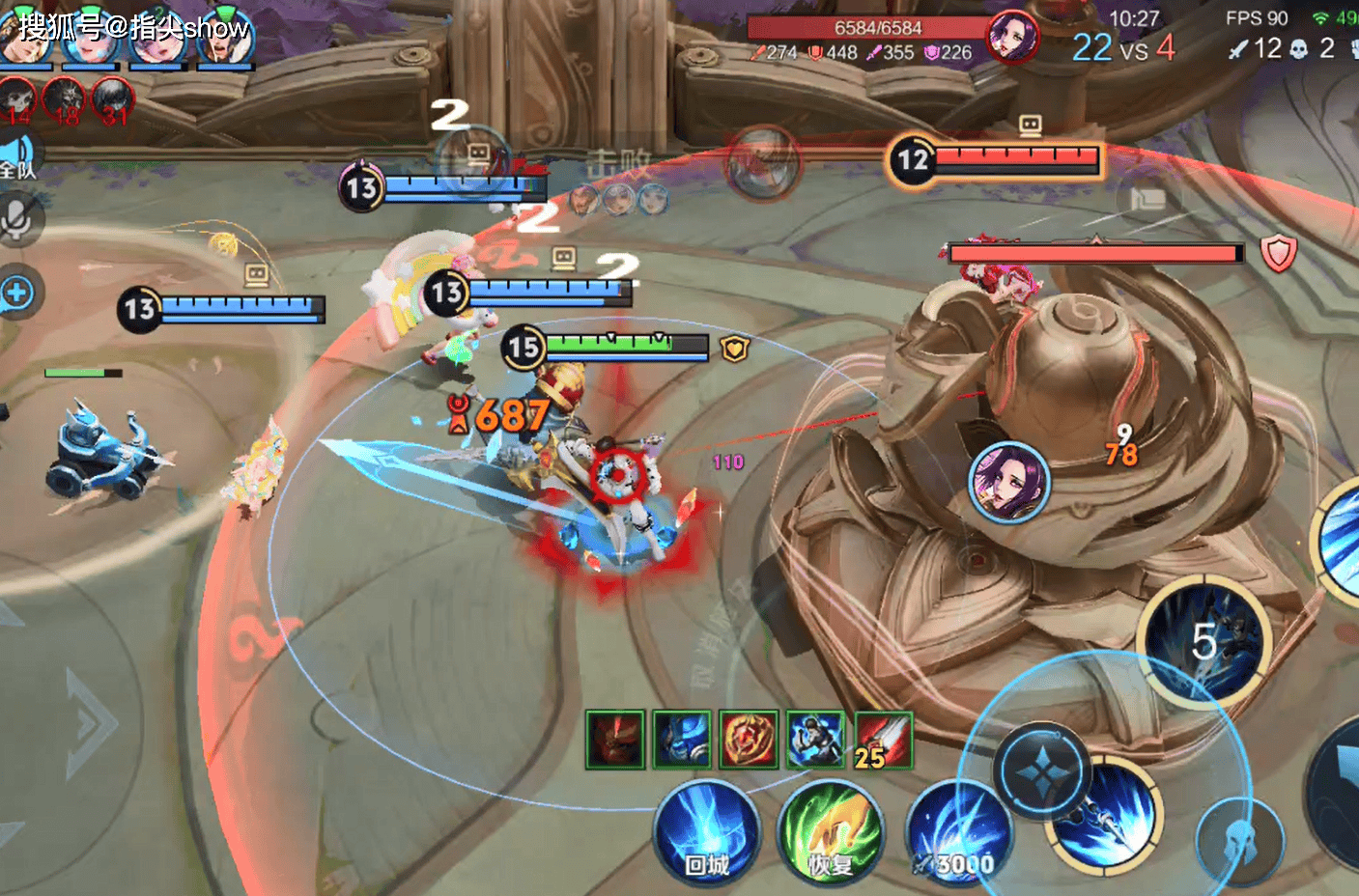Tap the 回城 recall button
Image resolution: width=1359 pixels, height=896 pixels.
point(706,833)
